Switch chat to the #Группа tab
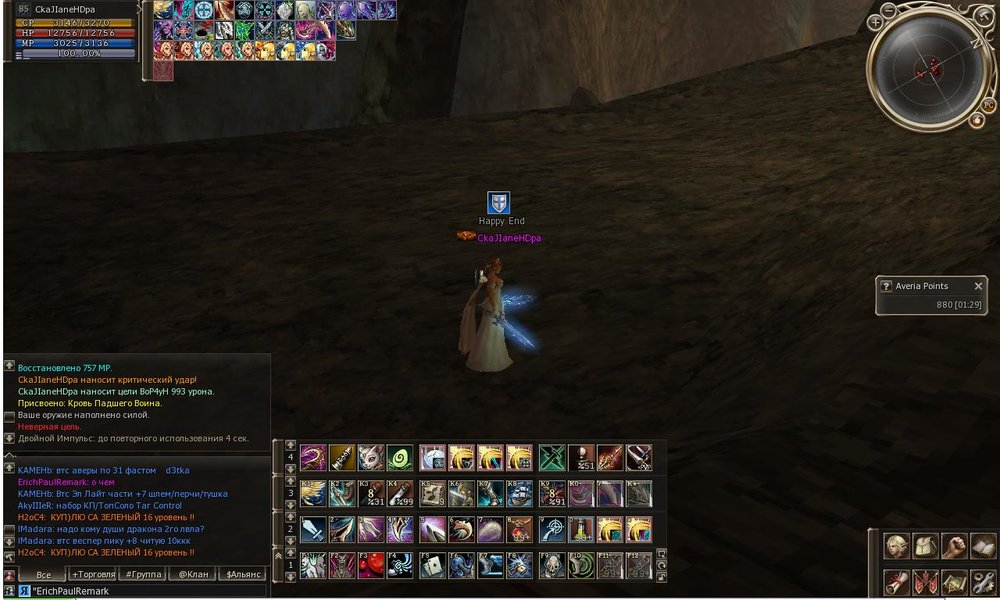Viewport: 1000px width, 600px height. (143, 575)
